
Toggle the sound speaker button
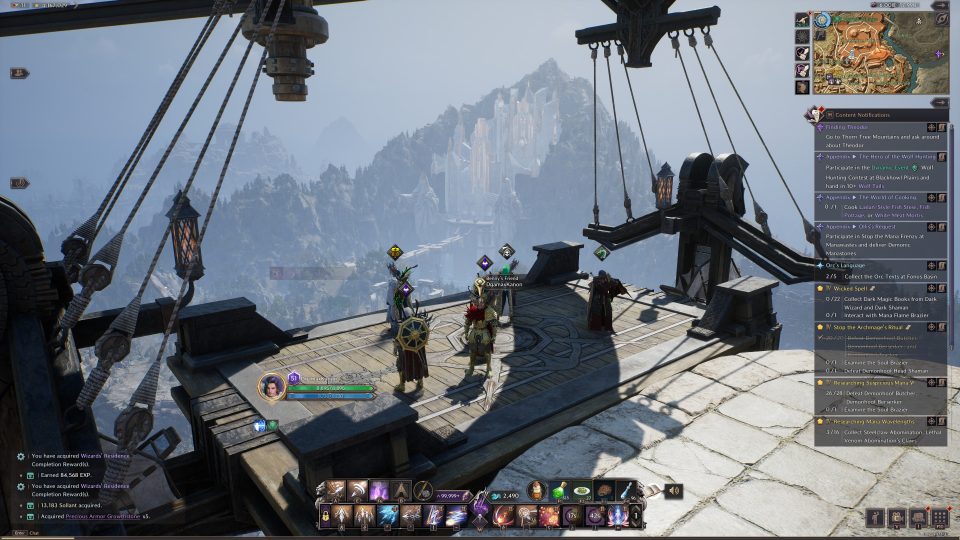[673, 491]
